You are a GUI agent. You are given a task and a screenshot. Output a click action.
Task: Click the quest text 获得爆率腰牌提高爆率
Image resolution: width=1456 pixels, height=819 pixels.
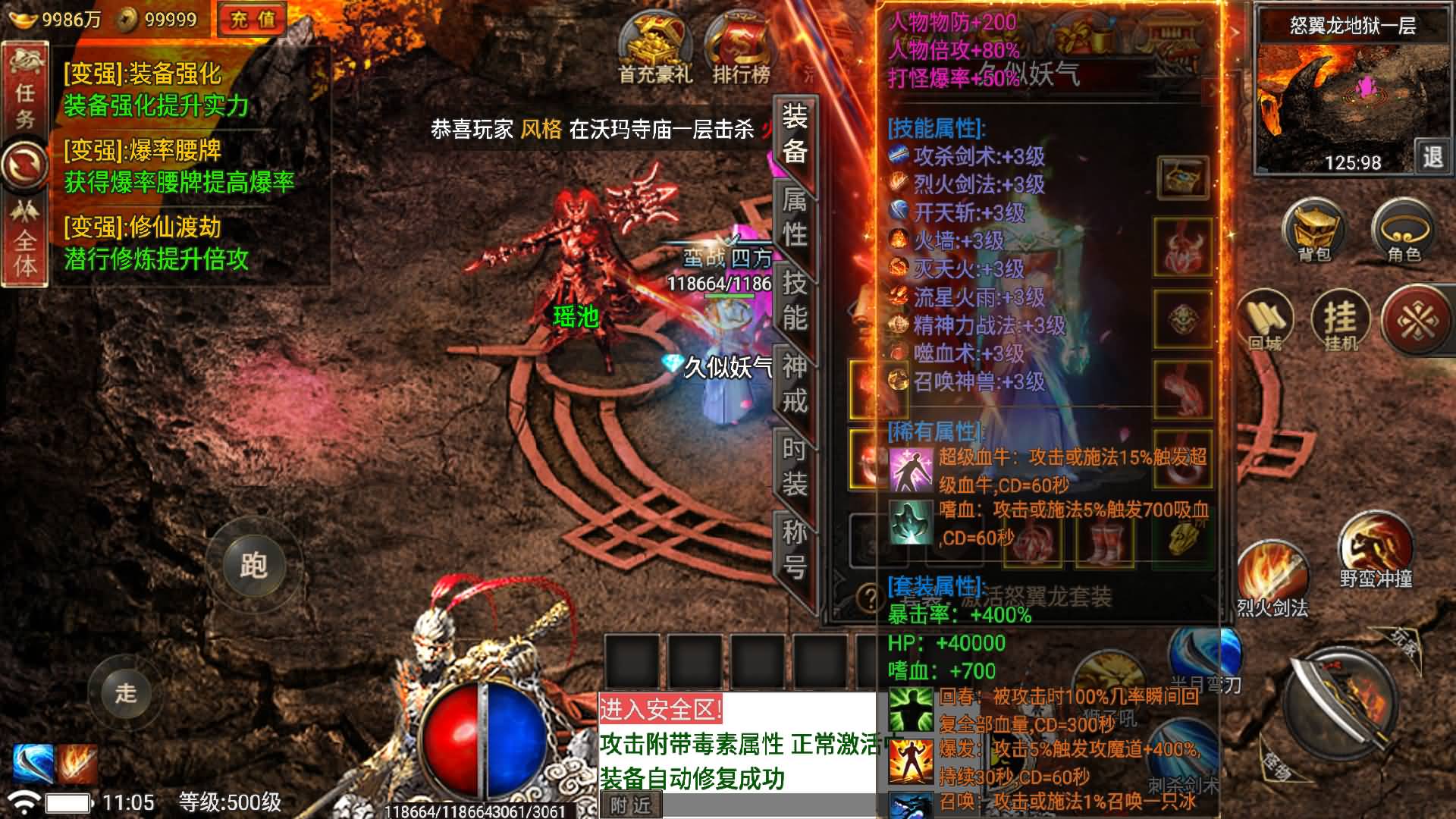tap(180, 182)
